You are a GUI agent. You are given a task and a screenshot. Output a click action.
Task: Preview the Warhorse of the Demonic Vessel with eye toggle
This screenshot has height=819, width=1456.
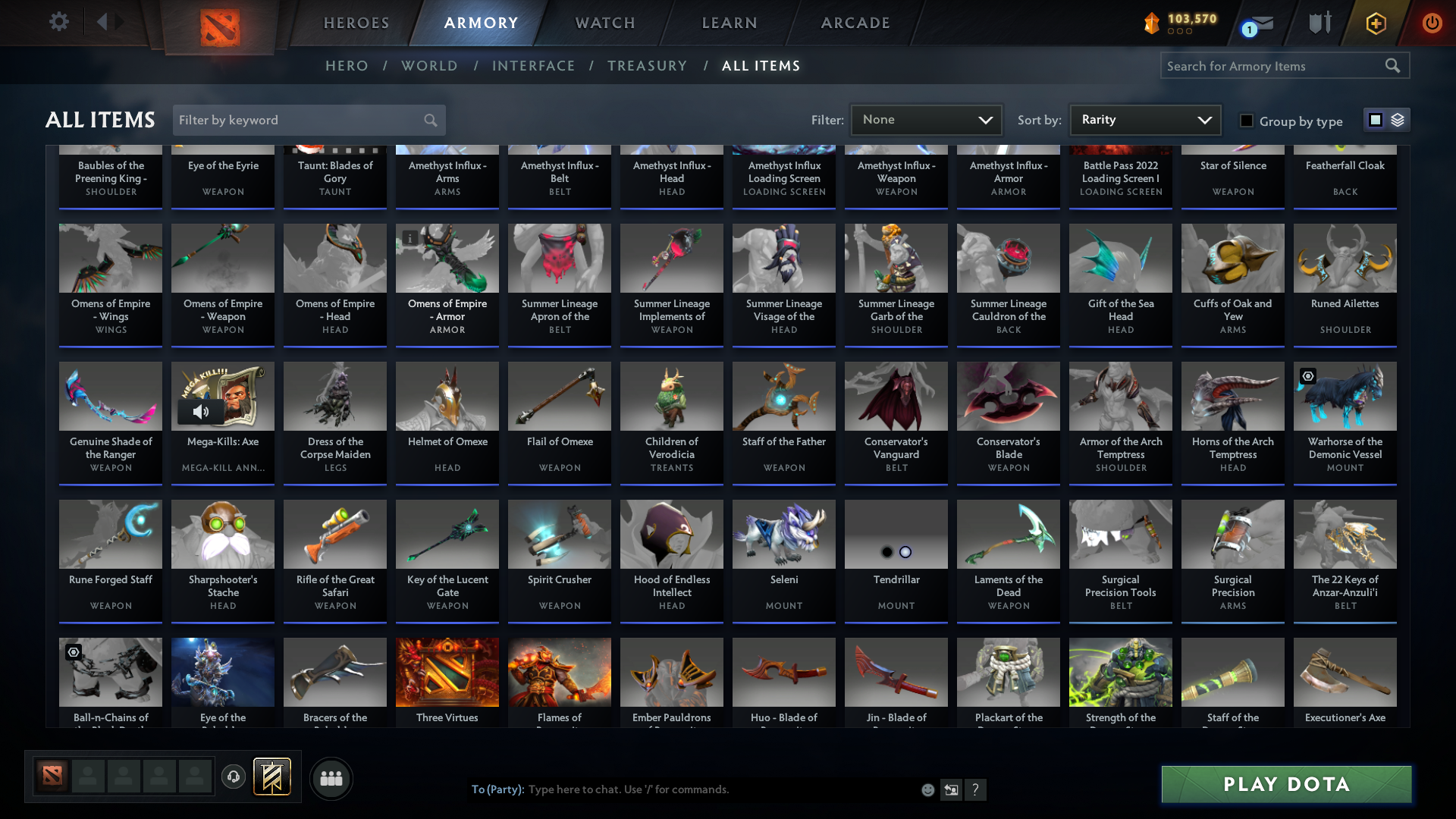(1308, 376)
